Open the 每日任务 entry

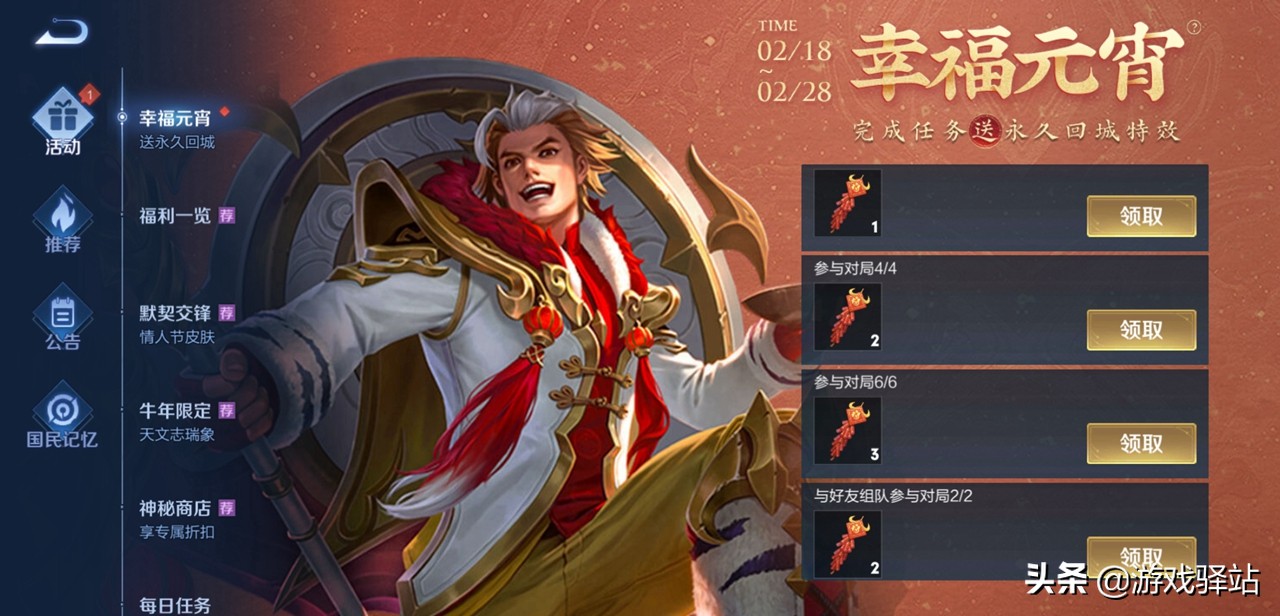(176, 604)
